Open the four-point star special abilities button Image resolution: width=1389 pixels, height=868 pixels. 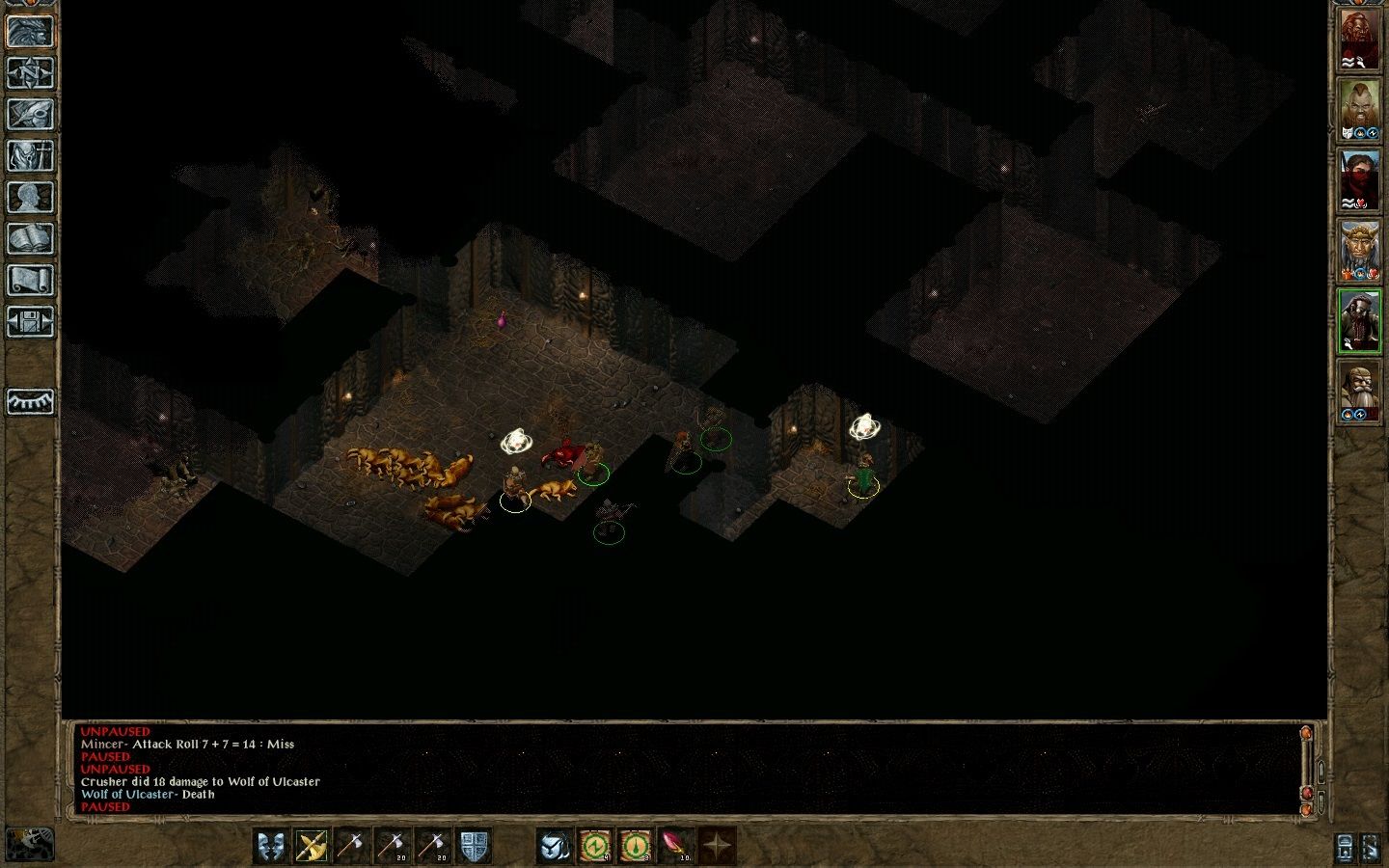[x=717, y=846]
